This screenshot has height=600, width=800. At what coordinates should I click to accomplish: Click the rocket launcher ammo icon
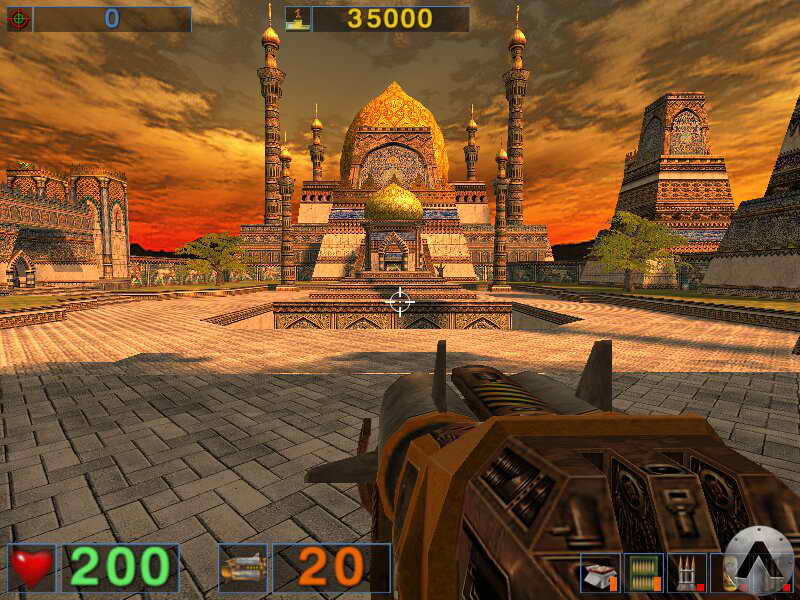point(243,568)
